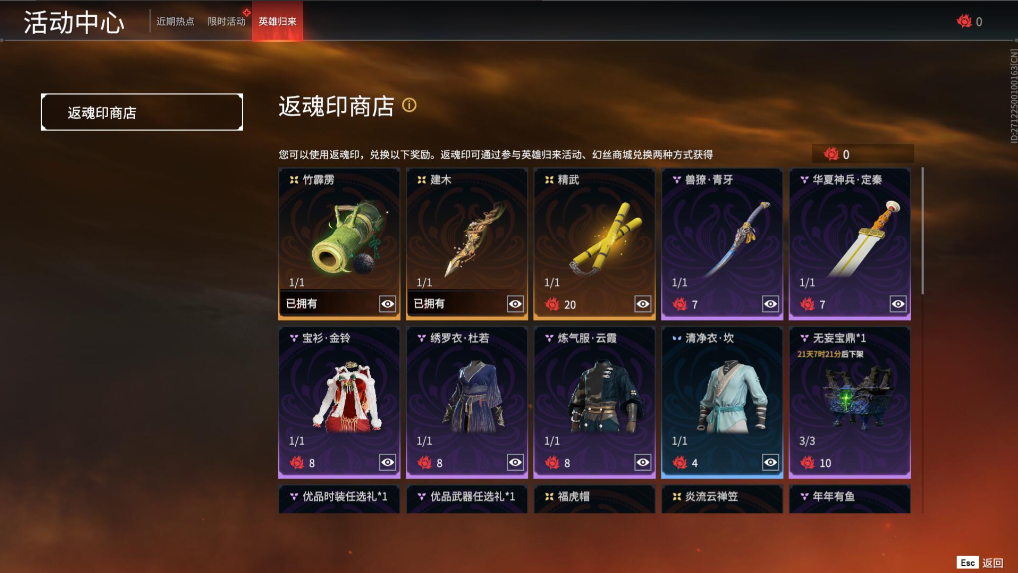The height and width of the screenshot is (573, 1018).
Task: Preview the 精武 item with eye icon
Action: (x=643, y=304)
